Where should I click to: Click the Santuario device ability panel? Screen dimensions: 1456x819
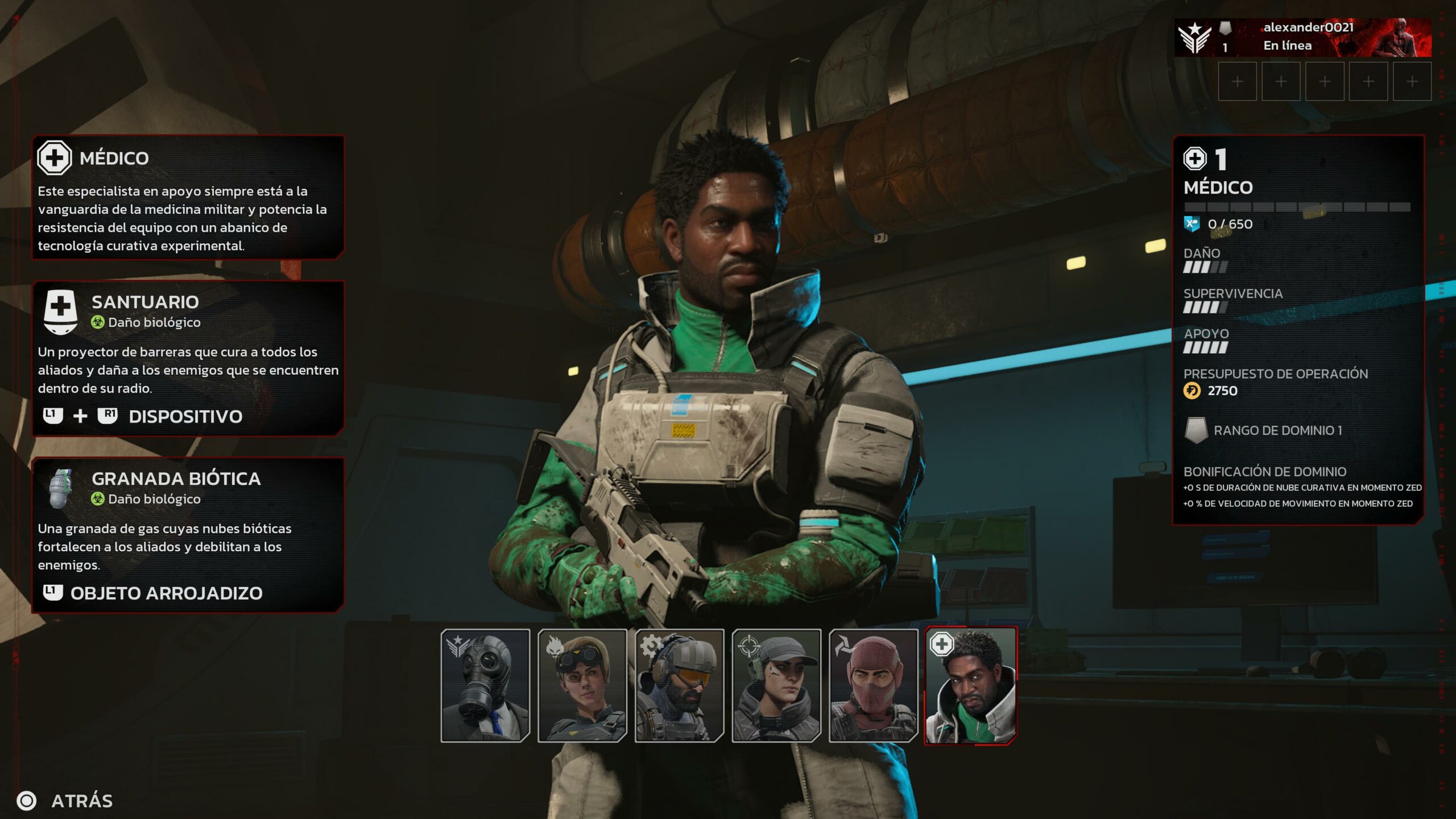tap(188, 358)
